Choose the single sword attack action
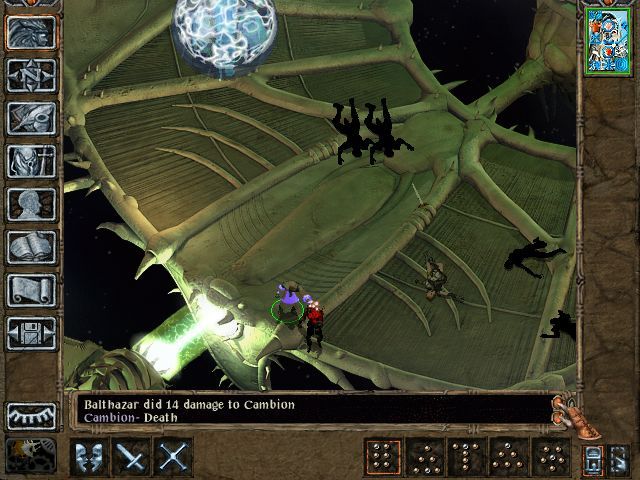Screen dimensions: 640x480 (x=132, y=458)
